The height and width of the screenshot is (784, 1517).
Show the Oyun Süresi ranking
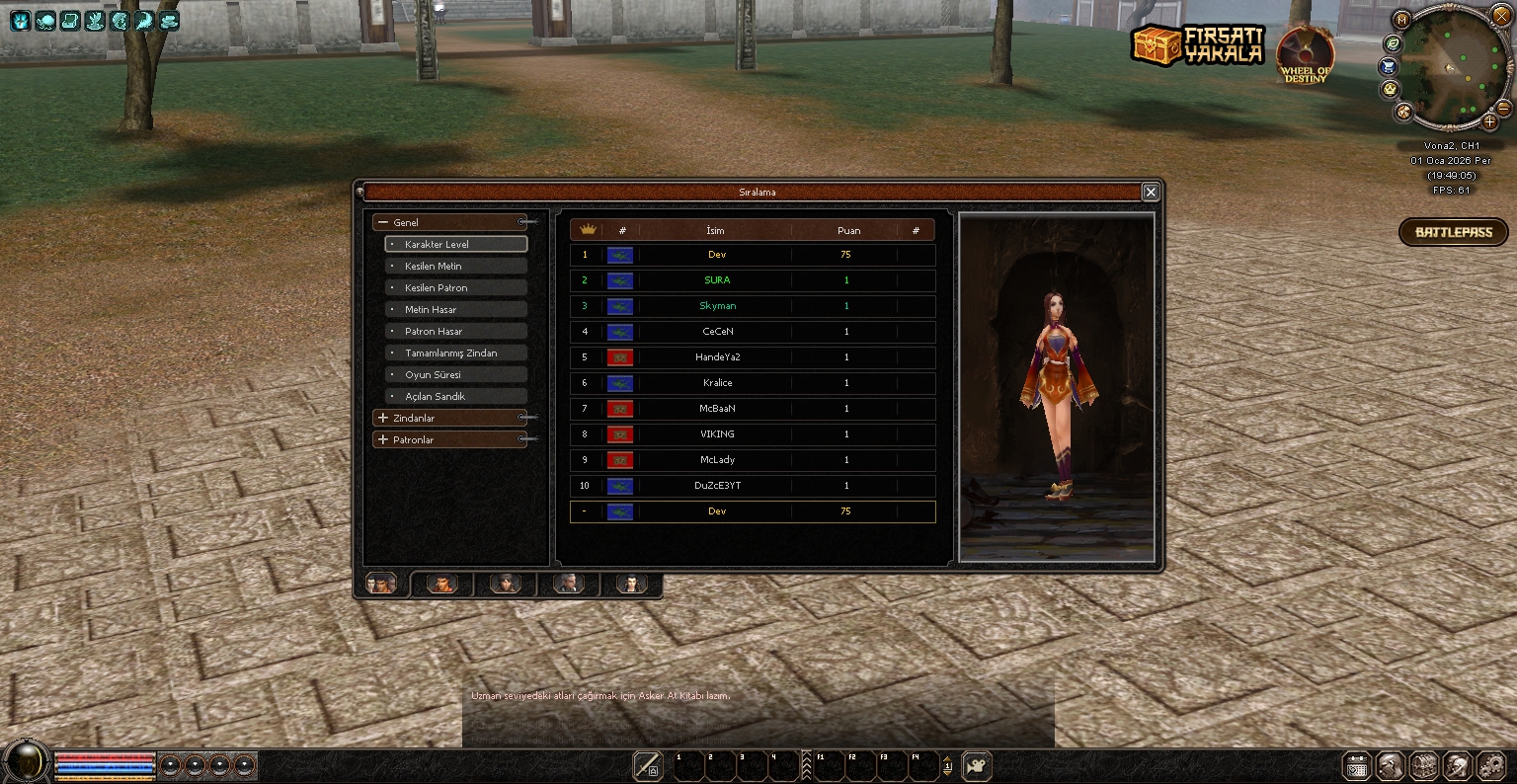455,374
